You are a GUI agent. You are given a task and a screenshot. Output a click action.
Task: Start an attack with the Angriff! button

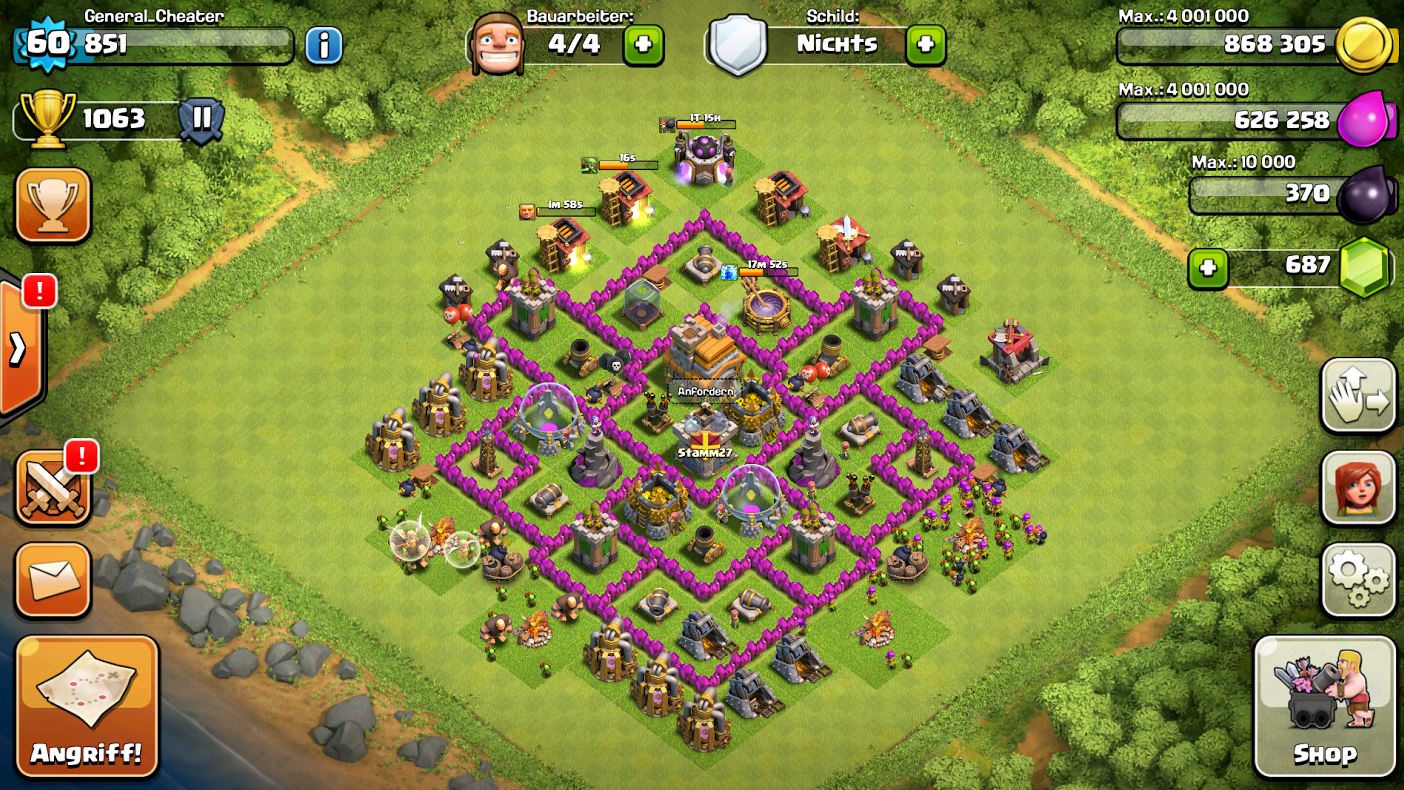pyautogui.click(x=87, y=706)
